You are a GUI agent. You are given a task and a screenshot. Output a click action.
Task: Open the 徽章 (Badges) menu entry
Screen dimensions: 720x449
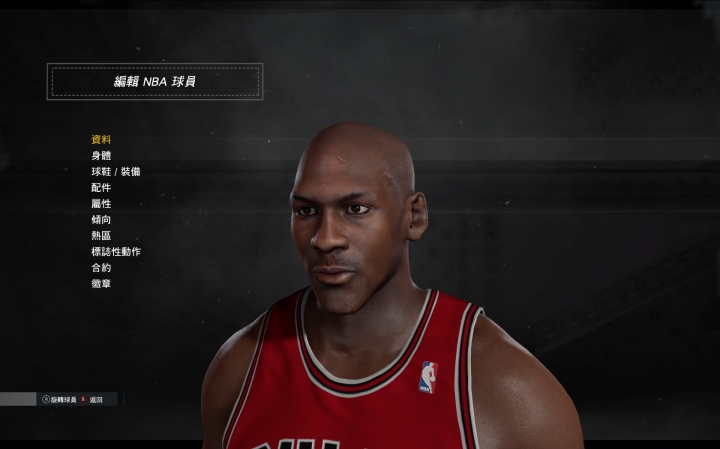101,284
